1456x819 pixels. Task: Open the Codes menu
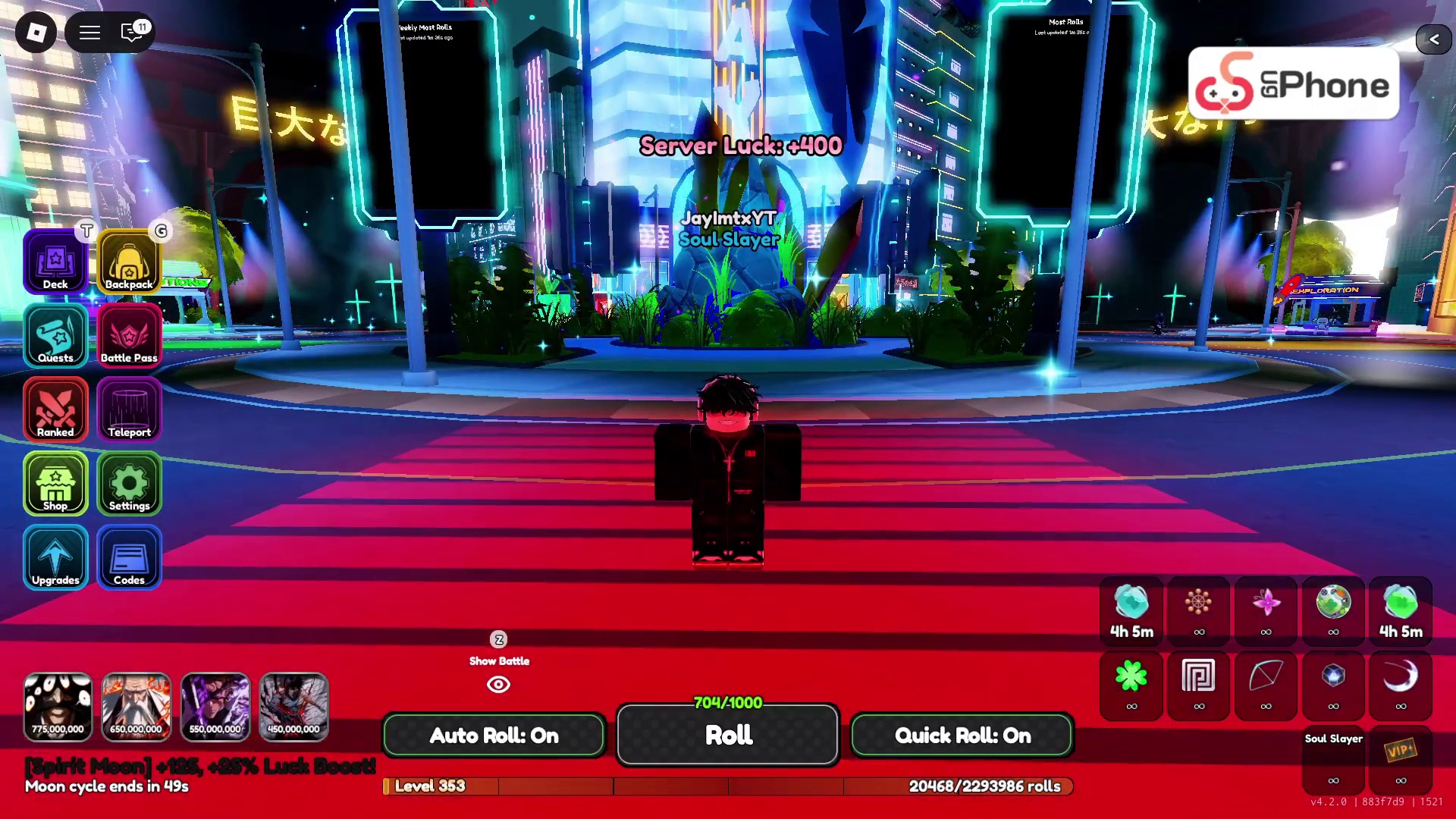point(129,558)
